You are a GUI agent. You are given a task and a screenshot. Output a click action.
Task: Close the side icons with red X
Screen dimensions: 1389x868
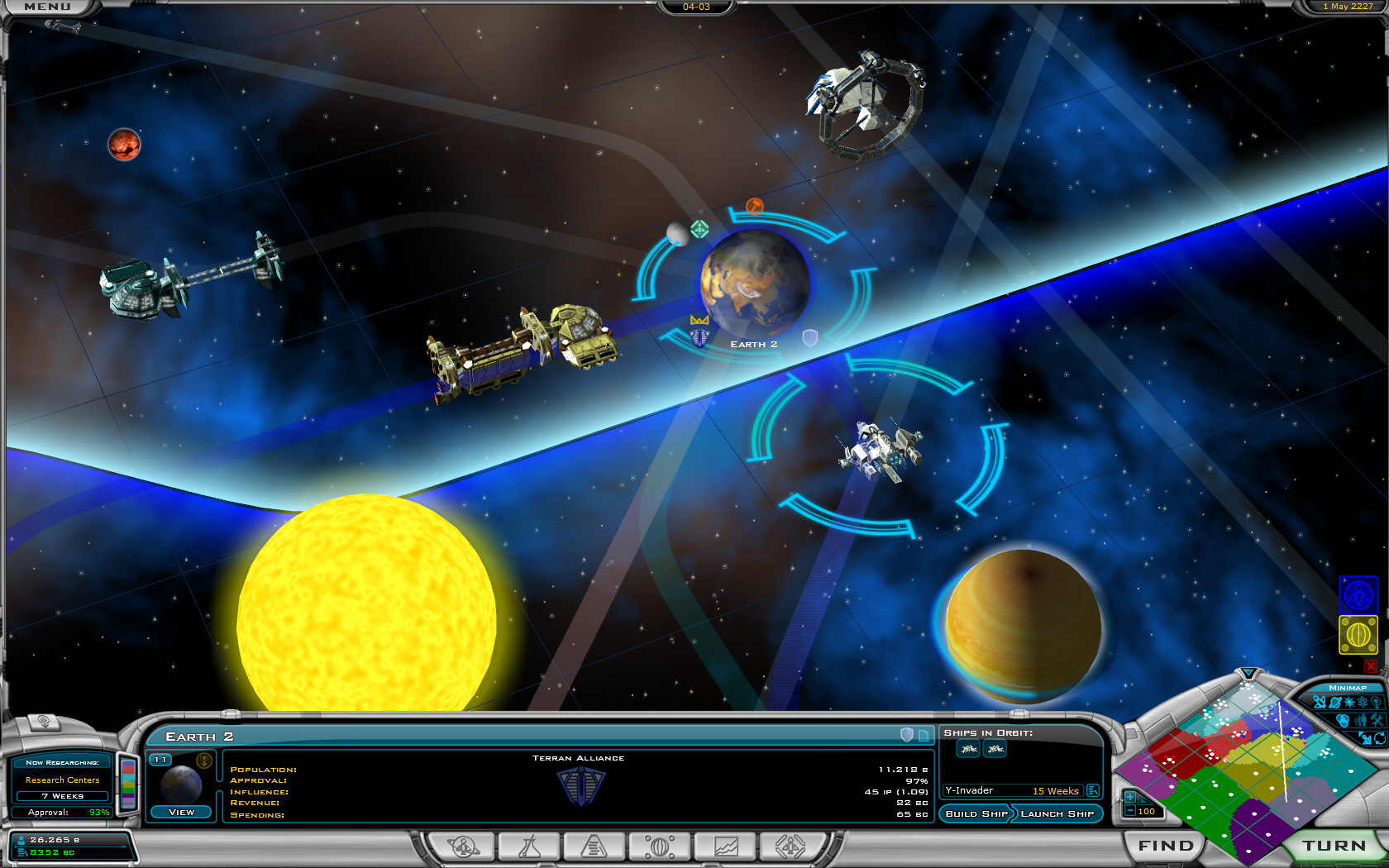(1370, 665)
